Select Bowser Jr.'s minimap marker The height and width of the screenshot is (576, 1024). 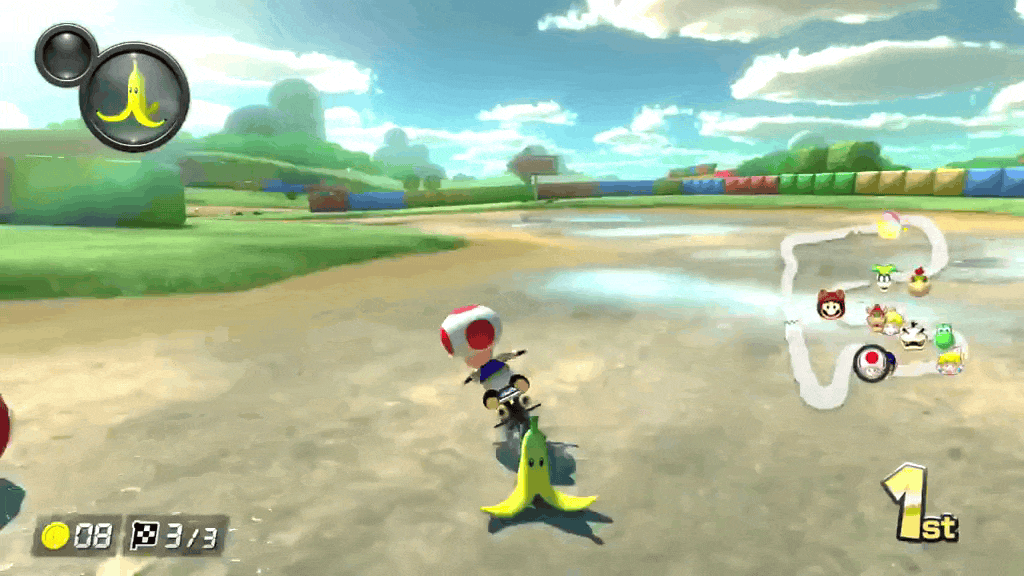click(x=918, y=282)
